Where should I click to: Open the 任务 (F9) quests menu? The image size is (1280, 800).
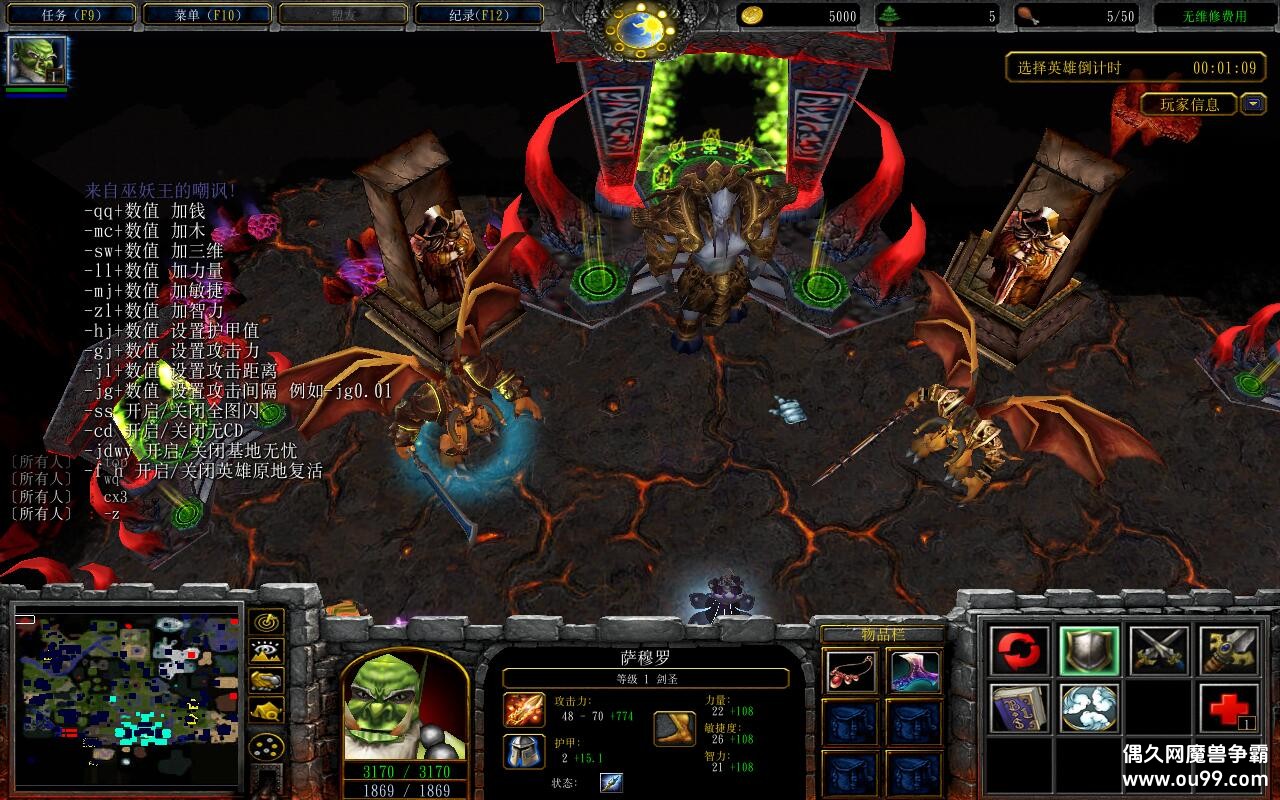click(x=72, y=15)
